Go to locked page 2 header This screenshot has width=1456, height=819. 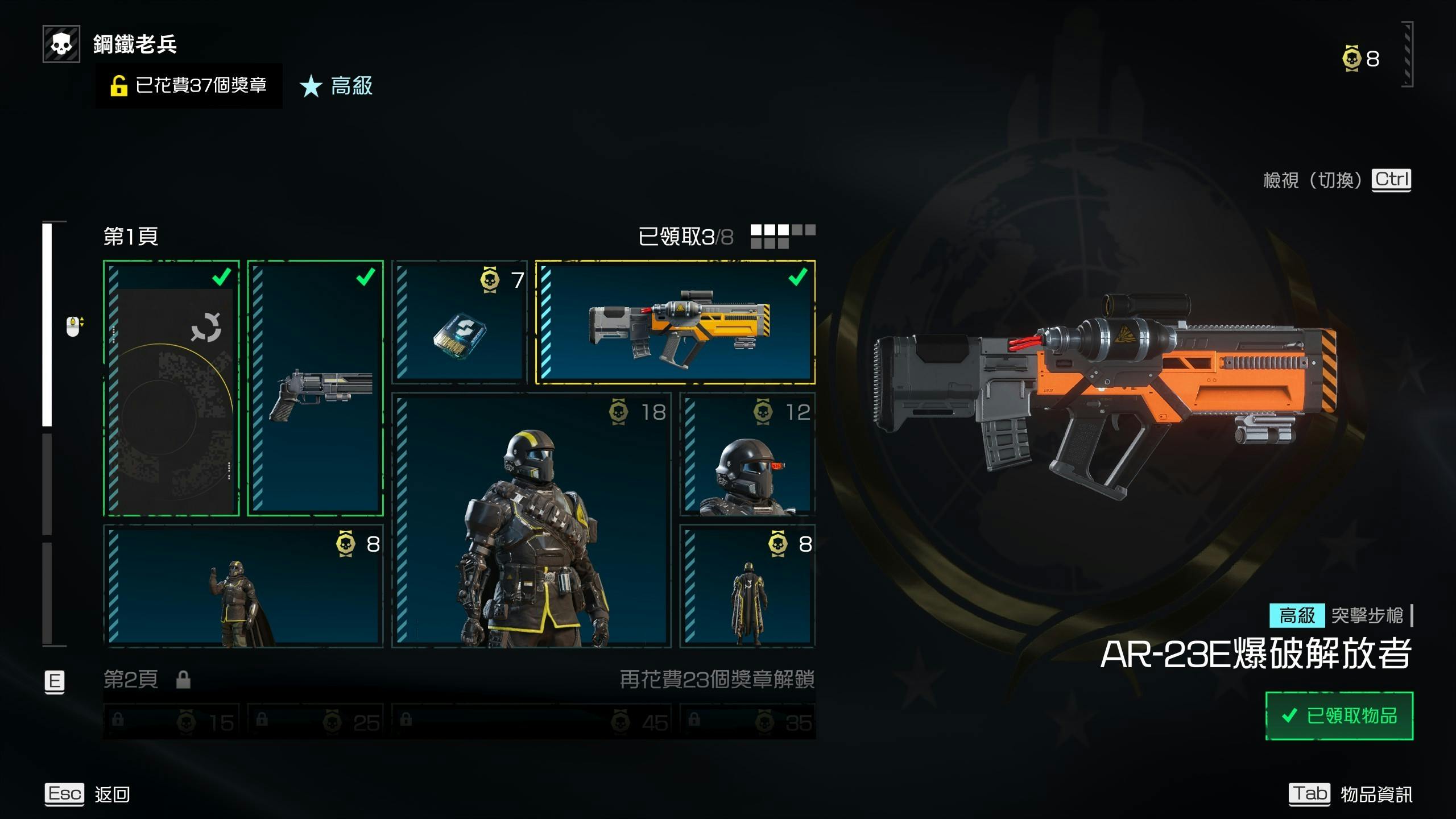132,679
